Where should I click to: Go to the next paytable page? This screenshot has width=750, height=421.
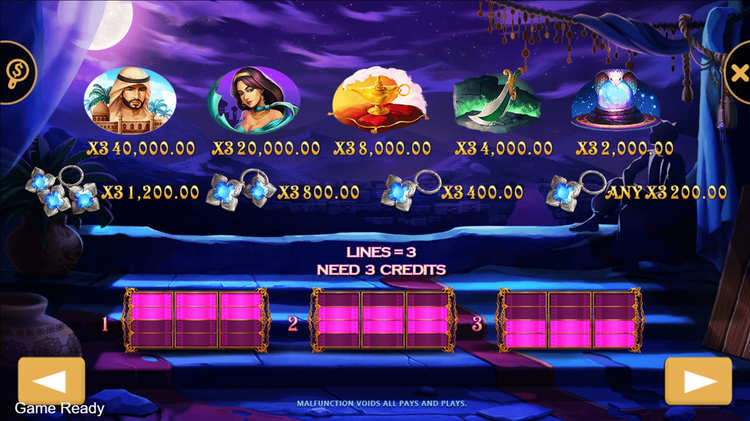coord(698,380)
